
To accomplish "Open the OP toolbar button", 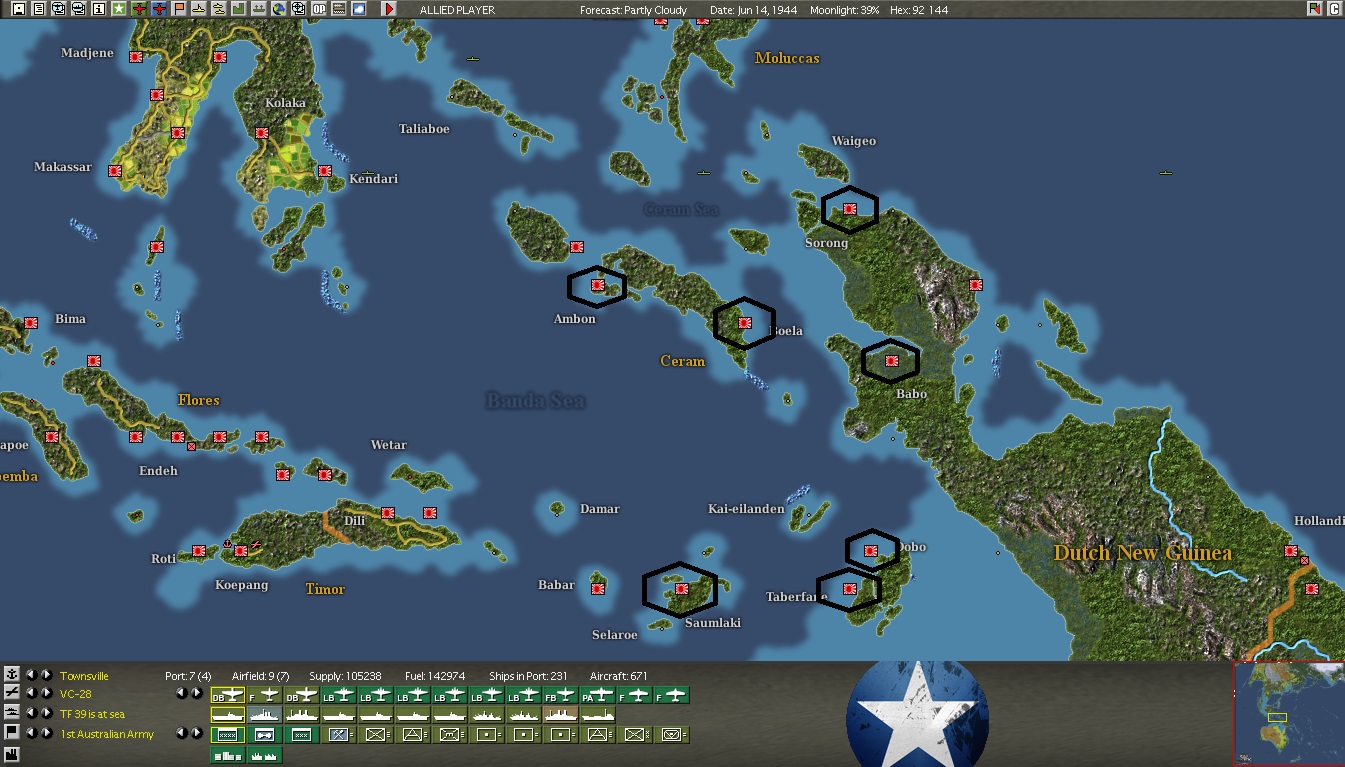I will (x=319, y=9).
